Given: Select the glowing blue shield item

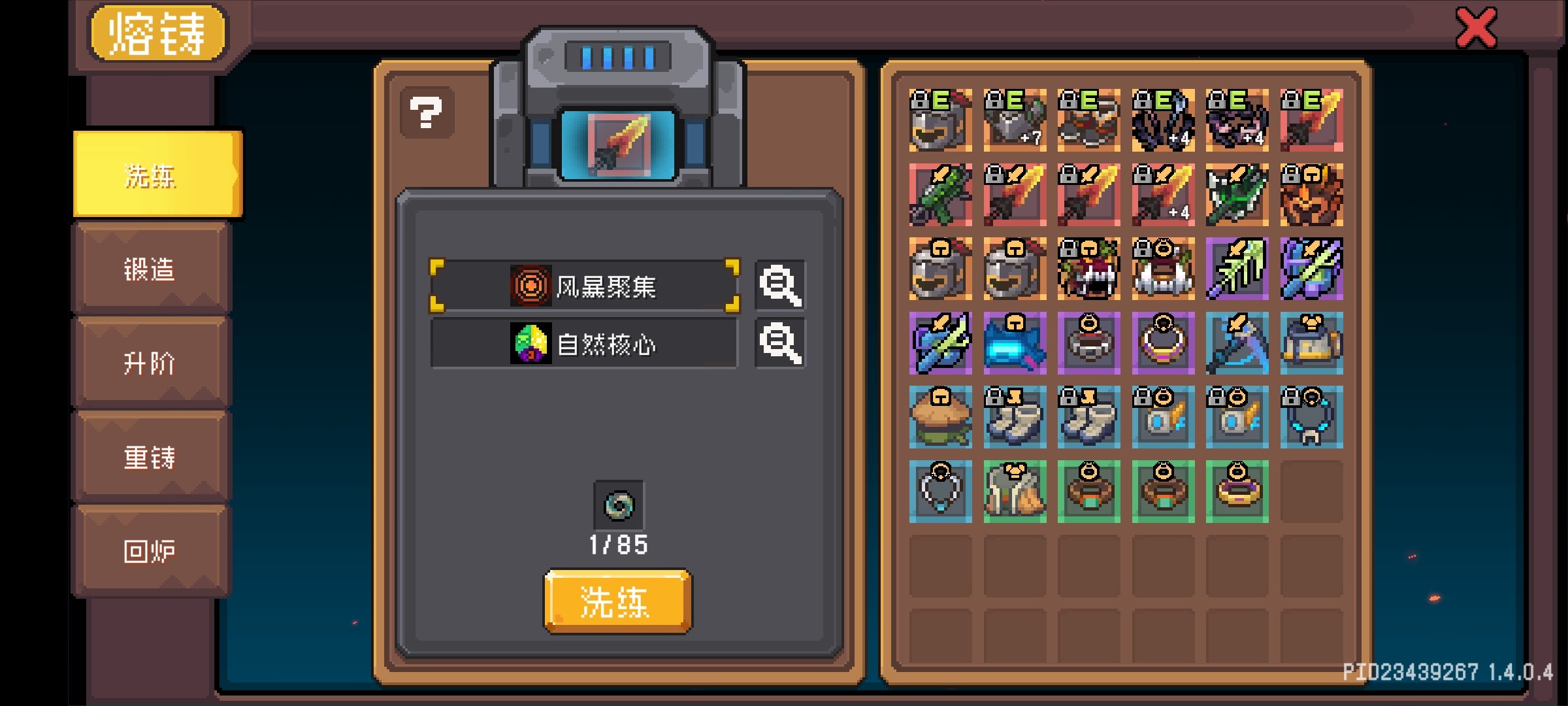Looking at the screenshot, I should pyautogui.click(x=1015, y=345).
